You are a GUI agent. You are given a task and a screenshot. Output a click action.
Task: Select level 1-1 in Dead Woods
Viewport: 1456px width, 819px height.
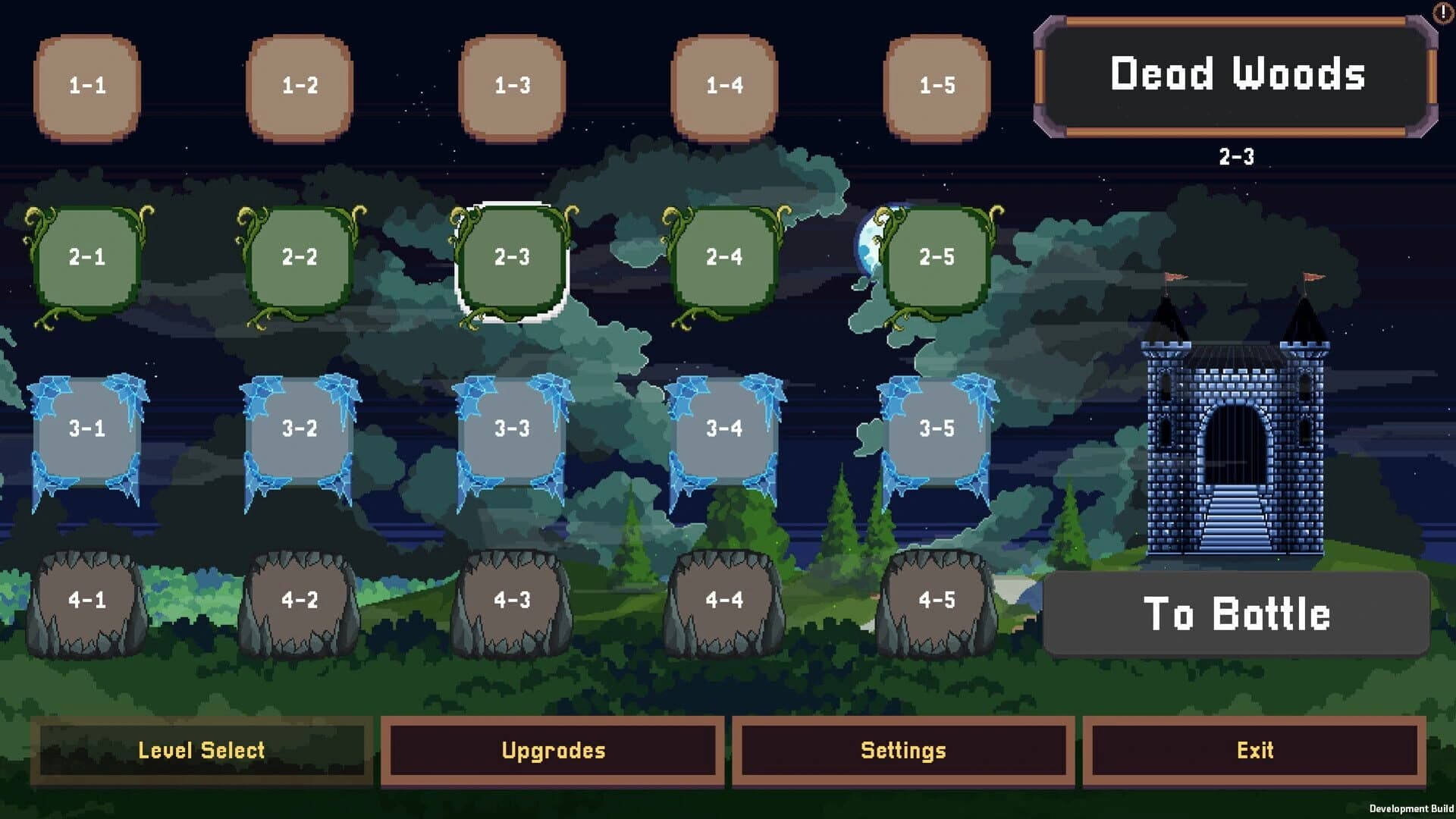86,85
